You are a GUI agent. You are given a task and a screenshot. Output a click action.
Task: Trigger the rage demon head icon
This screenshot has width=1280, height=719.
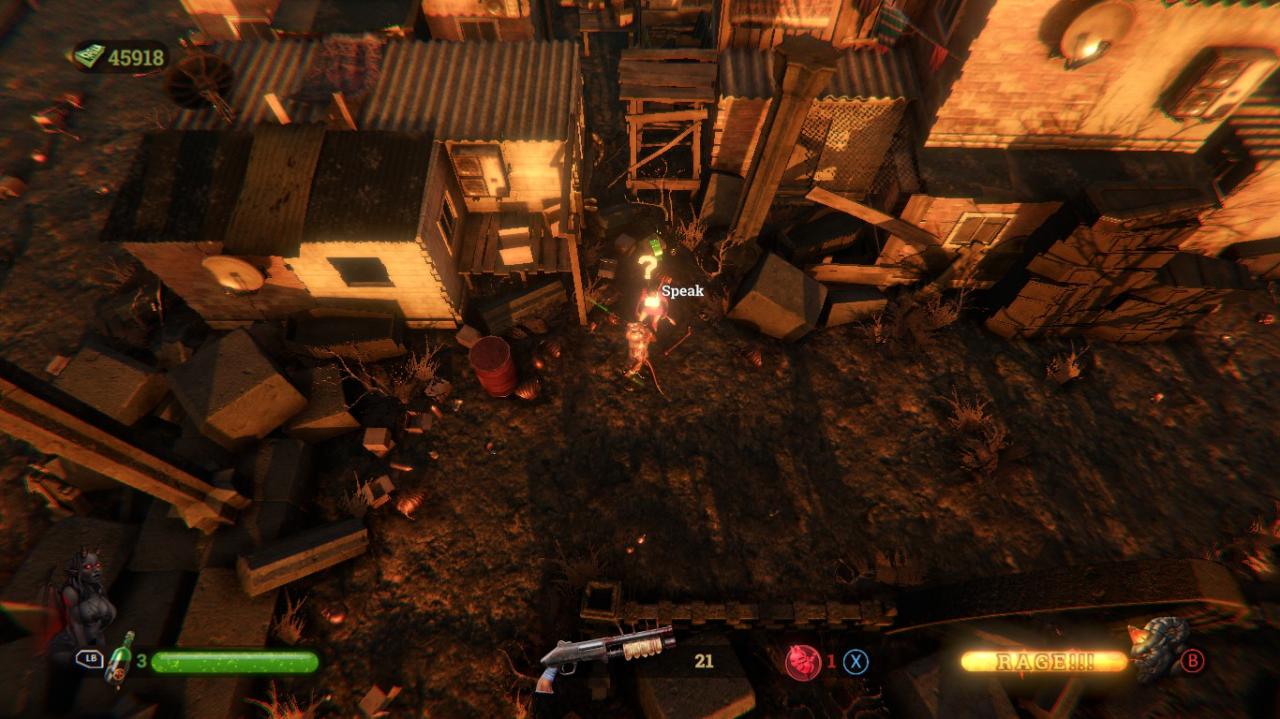[1157, 648]
